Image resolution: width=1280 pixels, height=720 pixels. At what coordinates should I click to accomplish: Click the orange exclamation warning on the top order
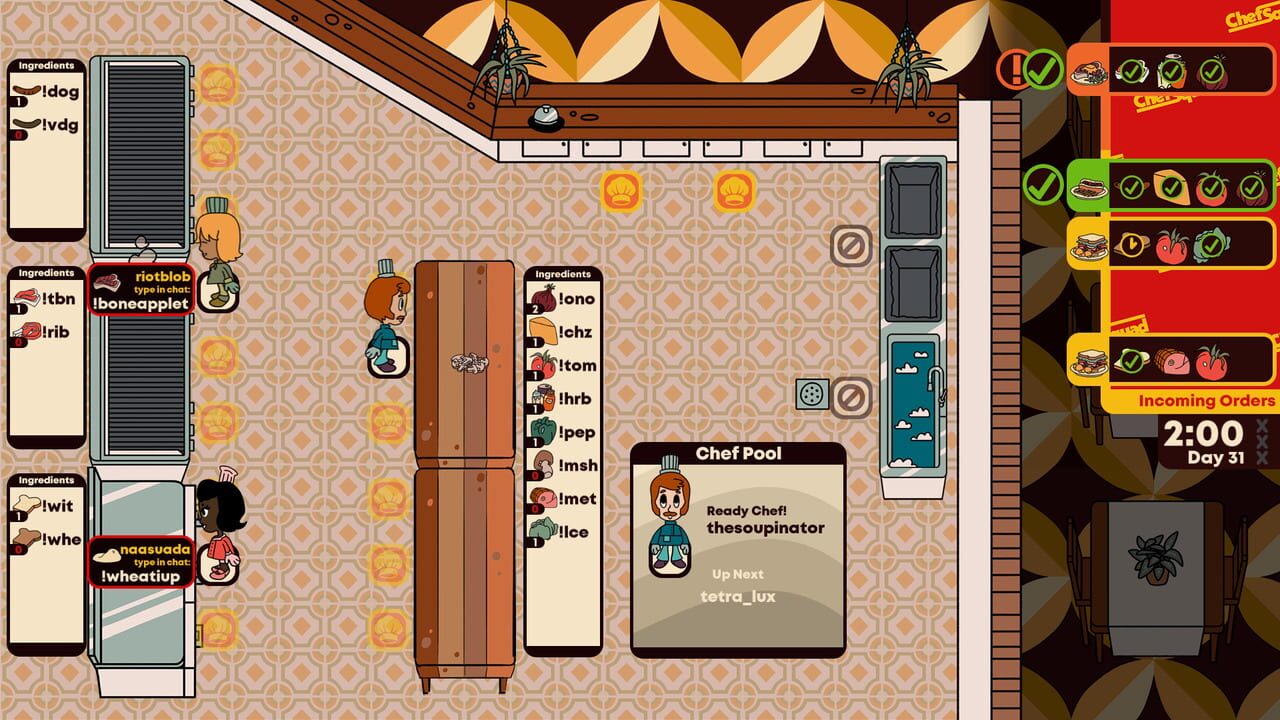(1012, 70)
